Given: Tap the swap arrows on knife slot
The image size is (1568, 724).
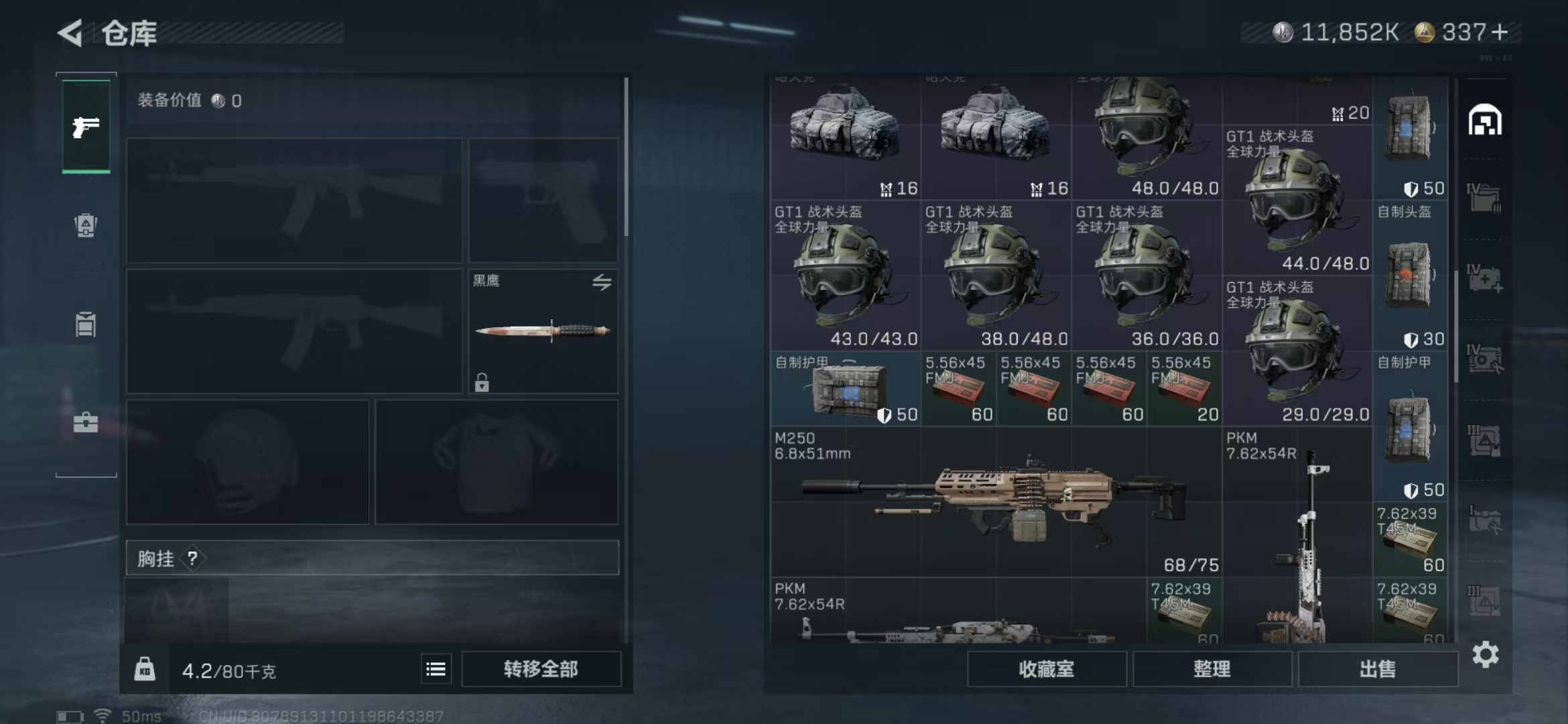Looking at the screenshot, I should tap(602, 282).
